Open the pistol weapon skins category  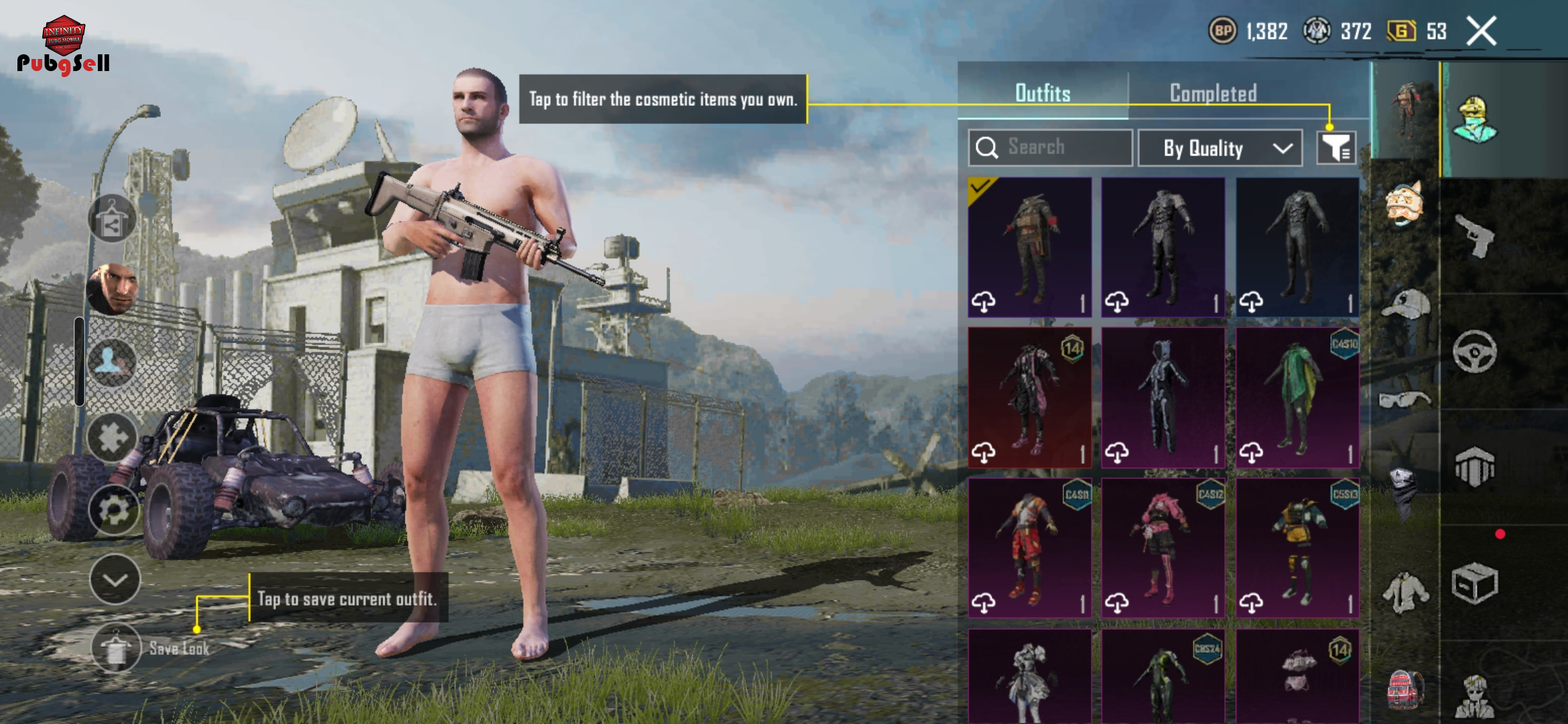1474,235
